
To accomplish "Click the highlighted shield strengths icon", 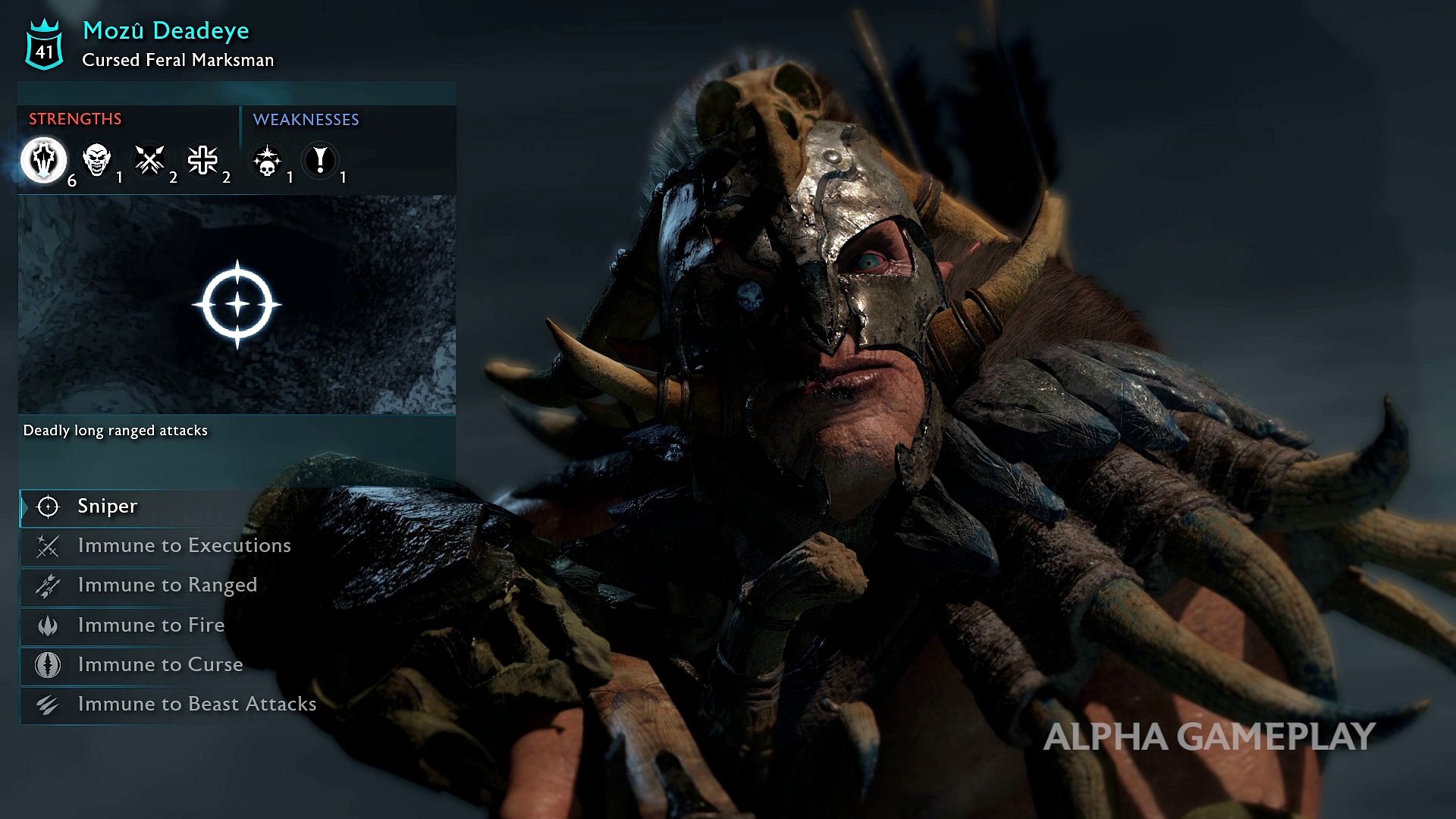I will 44,160.
